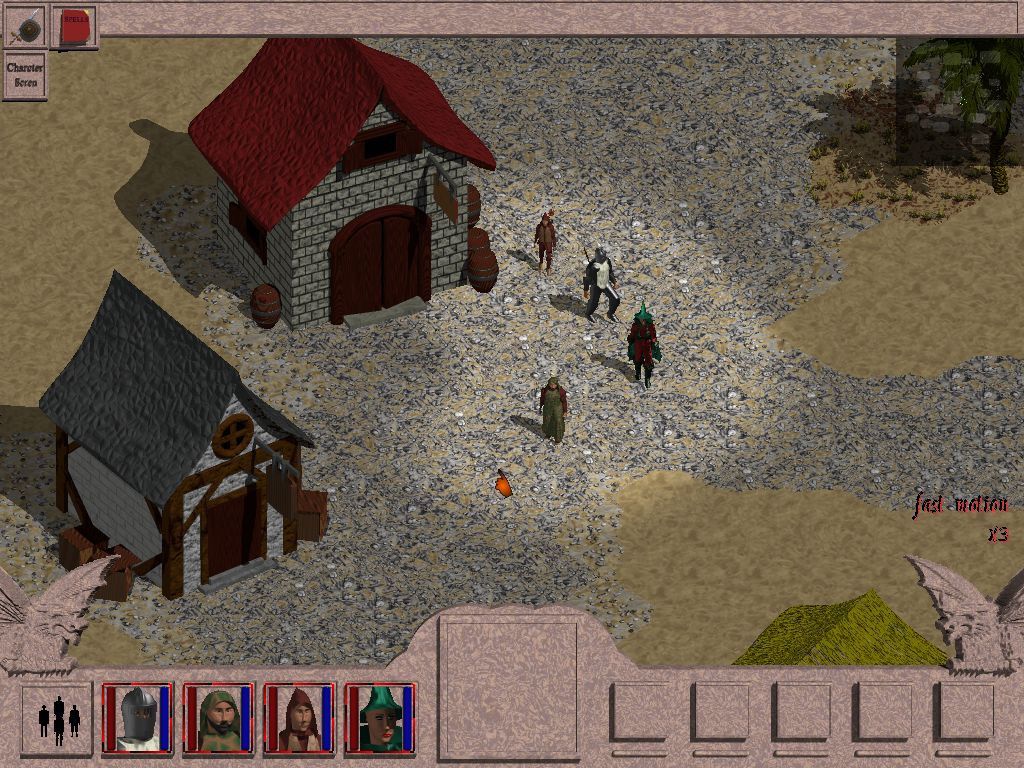
Task: Pick the green-hatted woman portrait
Action: [380, 717]
